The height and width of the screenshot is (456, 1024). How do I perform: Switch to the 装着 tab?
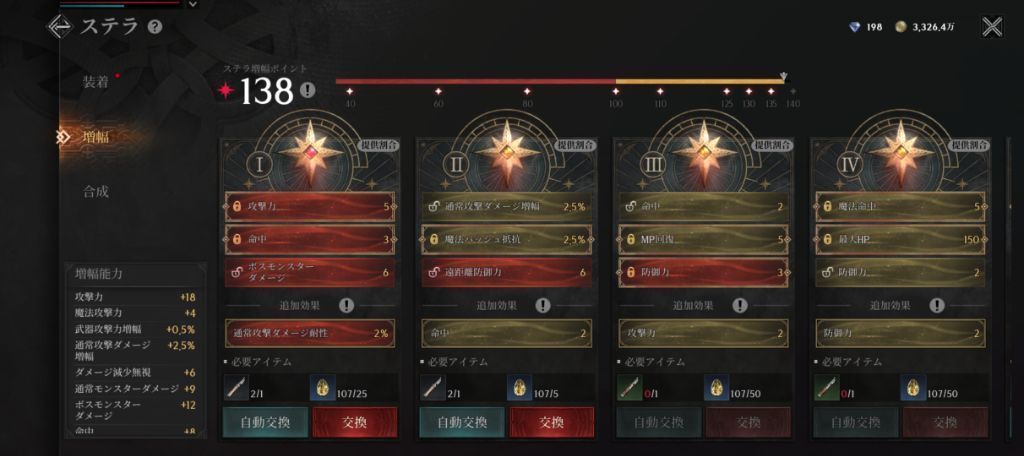coord(96,82)
